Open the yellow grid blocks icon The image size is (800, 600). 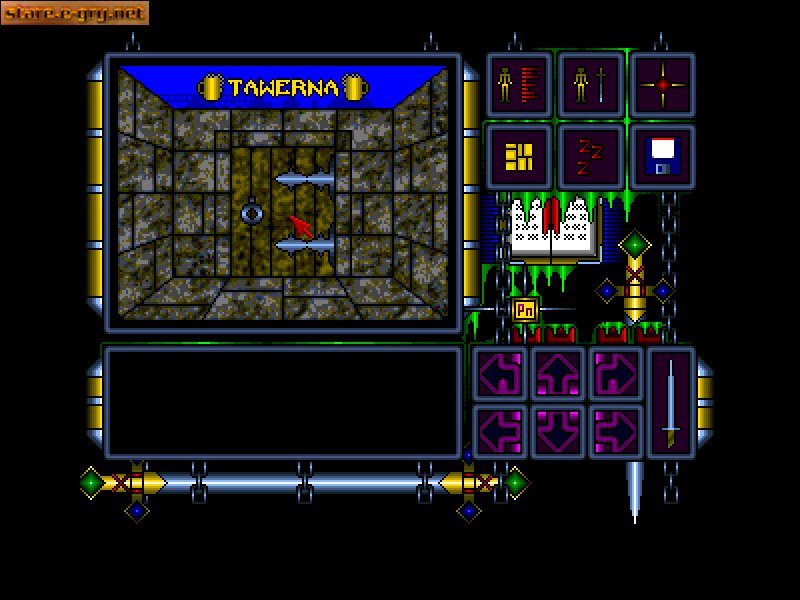click(x=519, y=157)
